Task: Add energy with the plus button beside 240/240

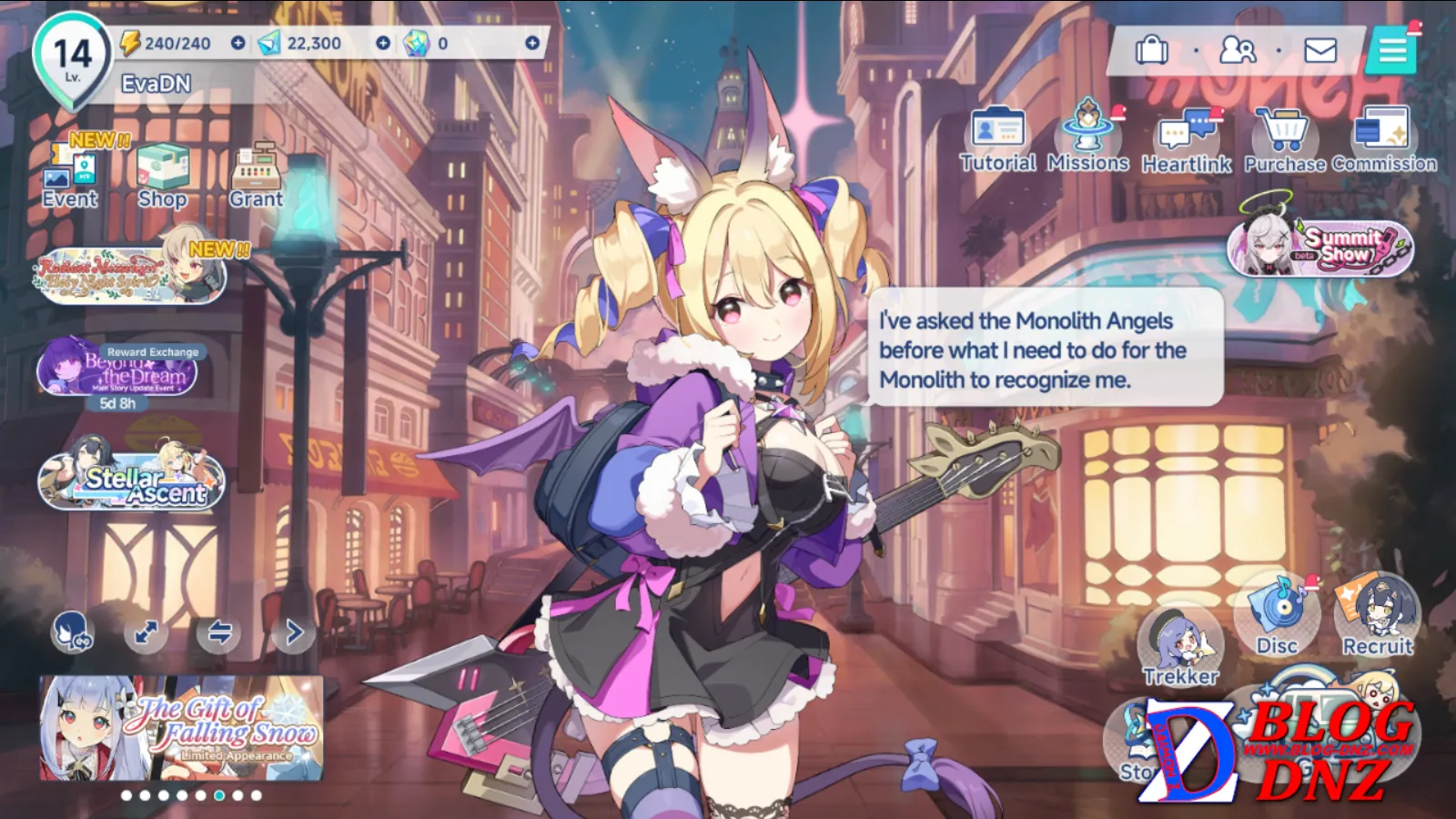Action: pyautogui.click(x=238, y=43)
